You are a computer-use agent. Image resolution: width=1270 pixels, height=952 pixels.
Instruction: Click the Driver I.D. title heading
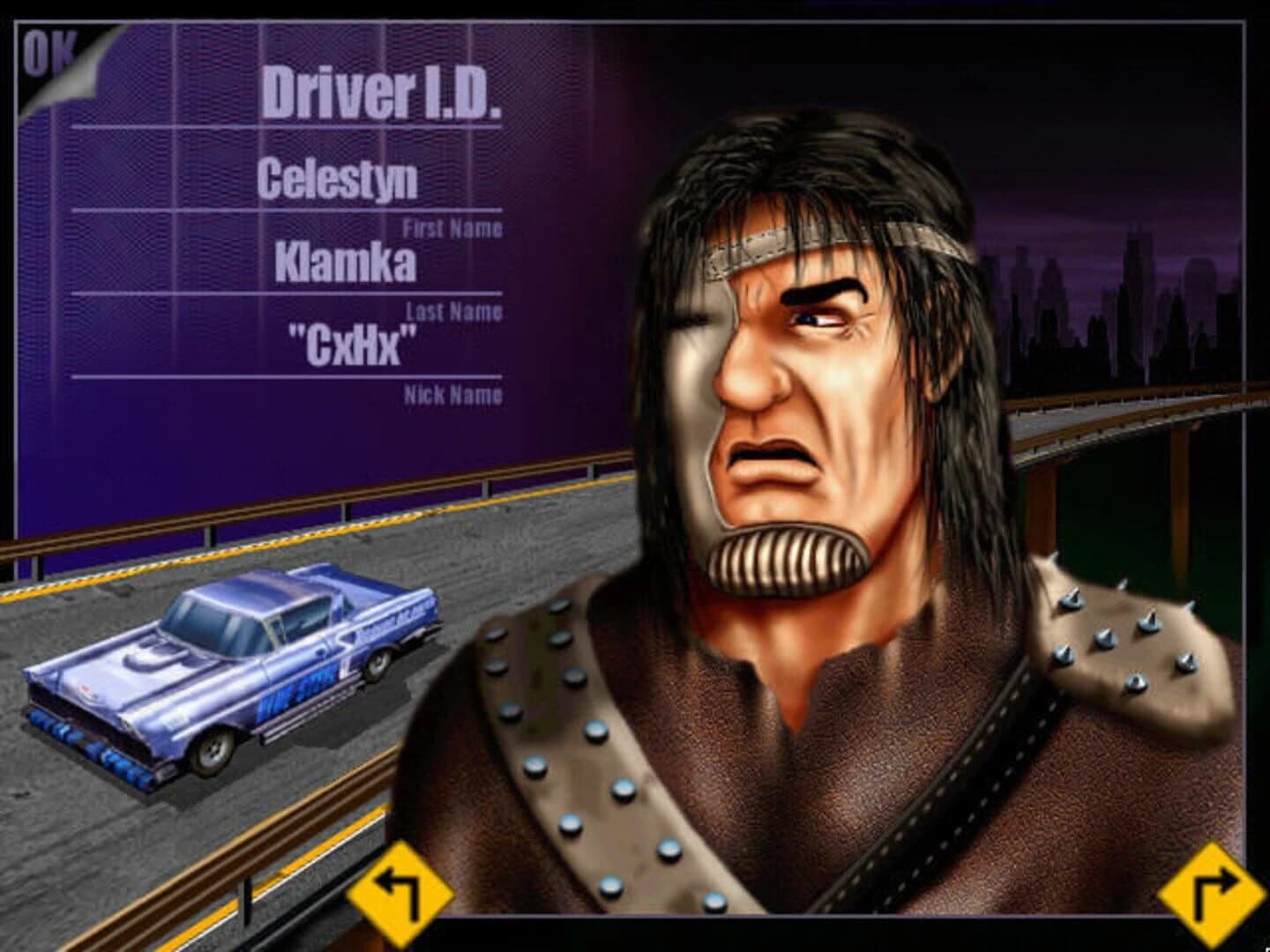(x=385, y=93)
